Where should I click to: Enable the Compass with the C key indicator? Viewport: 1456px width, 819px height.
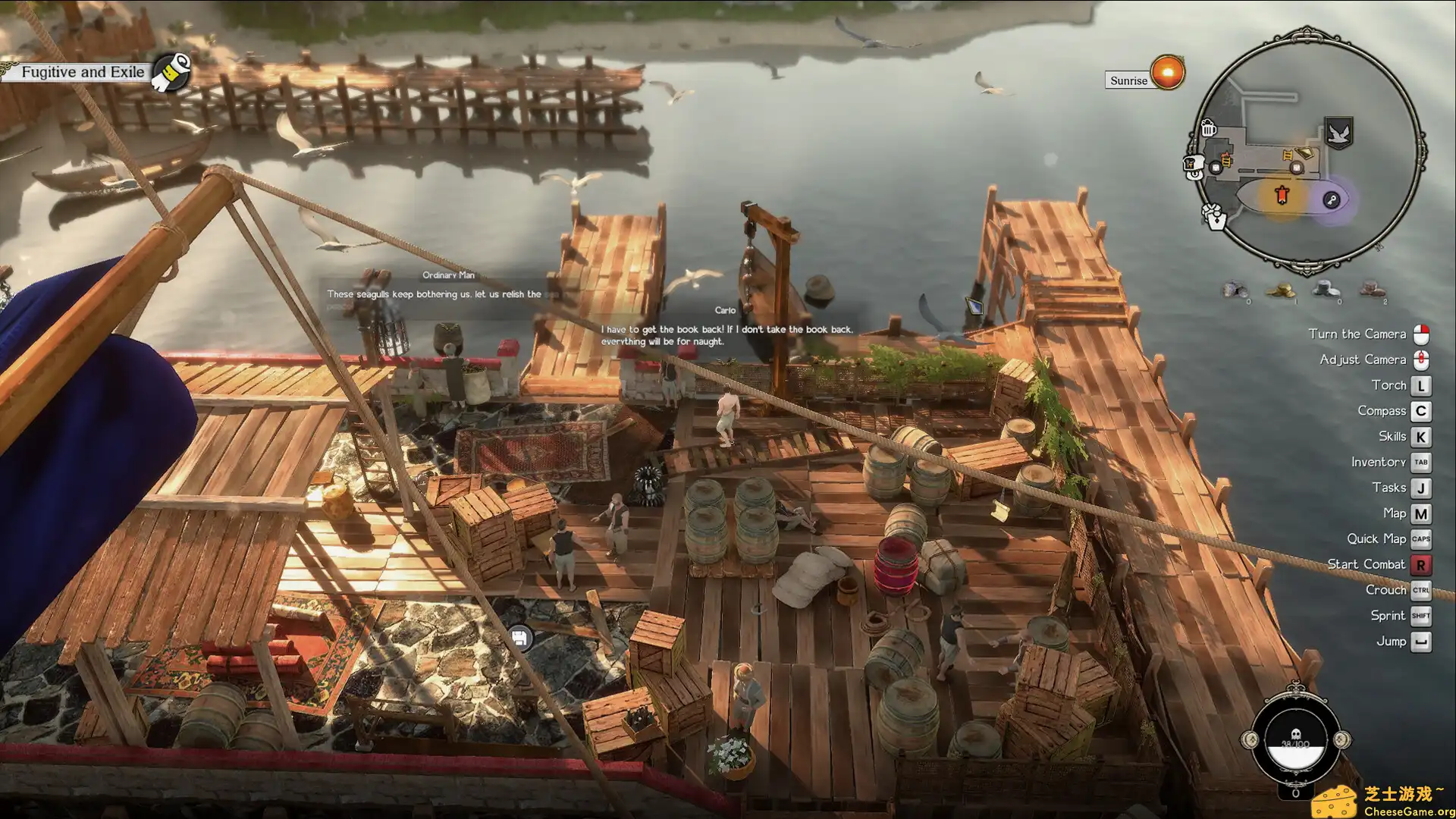[x=1421, y=410]
